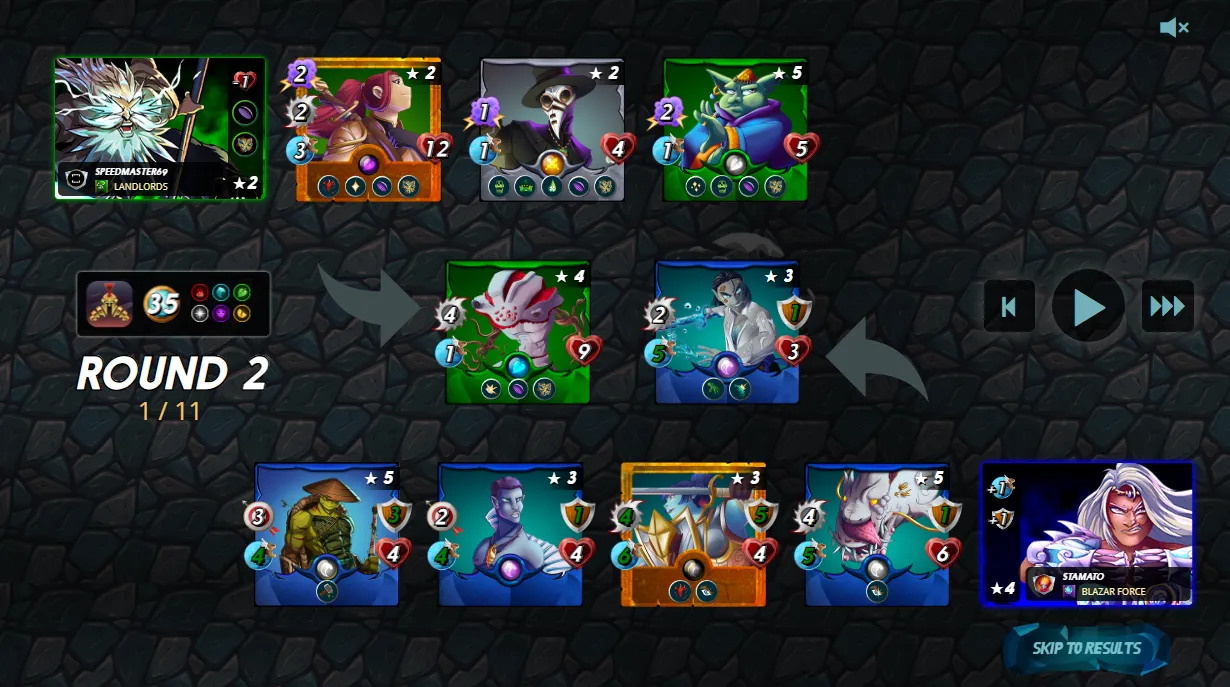This screenshot has width=1230, height=687.
Task: Toggle the muted sound speaker icon
Action: click(x=1173, y=28)
